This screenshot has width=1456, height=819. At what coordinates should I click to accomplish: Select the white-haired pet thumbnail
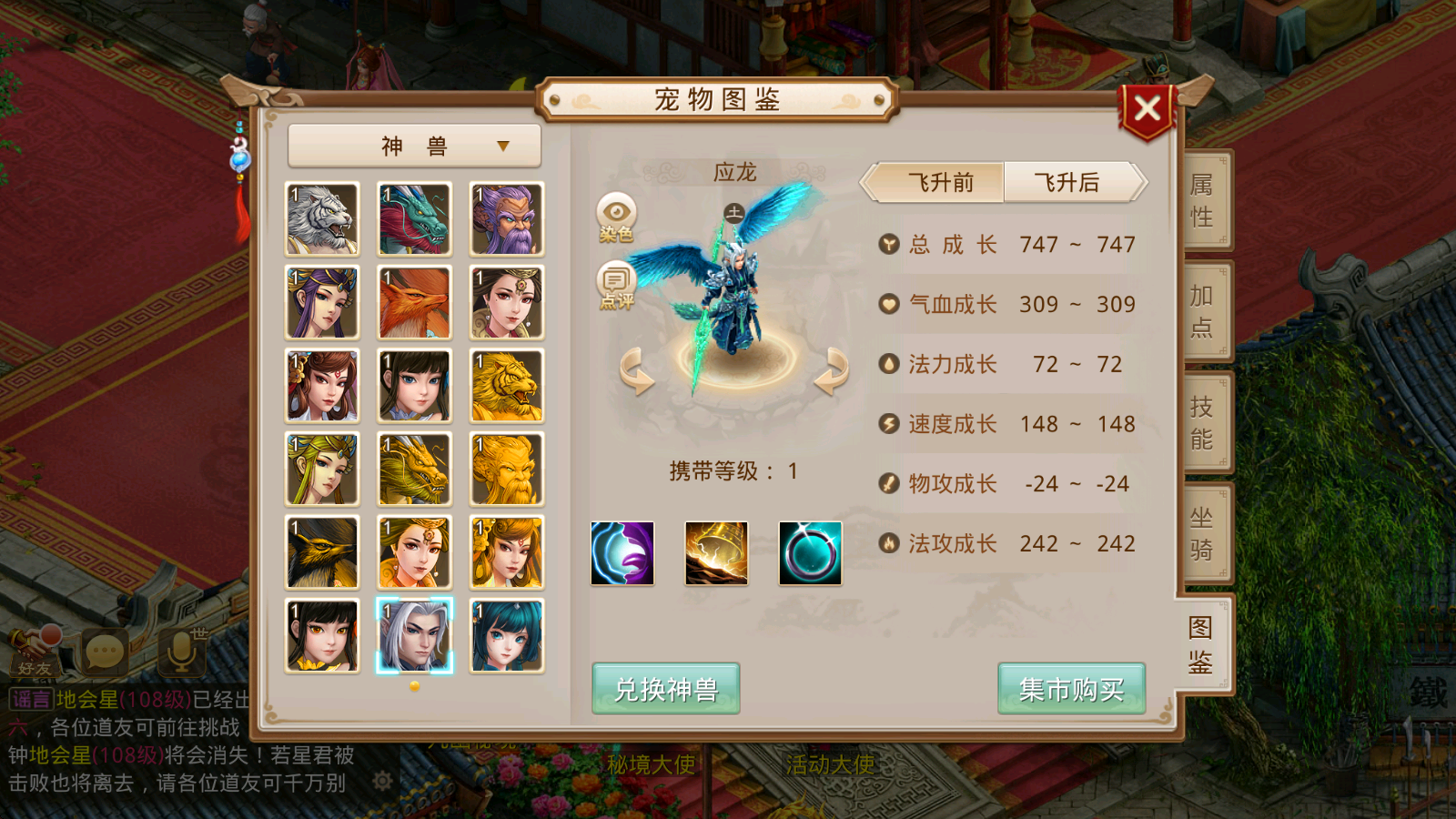pos(414,634)
